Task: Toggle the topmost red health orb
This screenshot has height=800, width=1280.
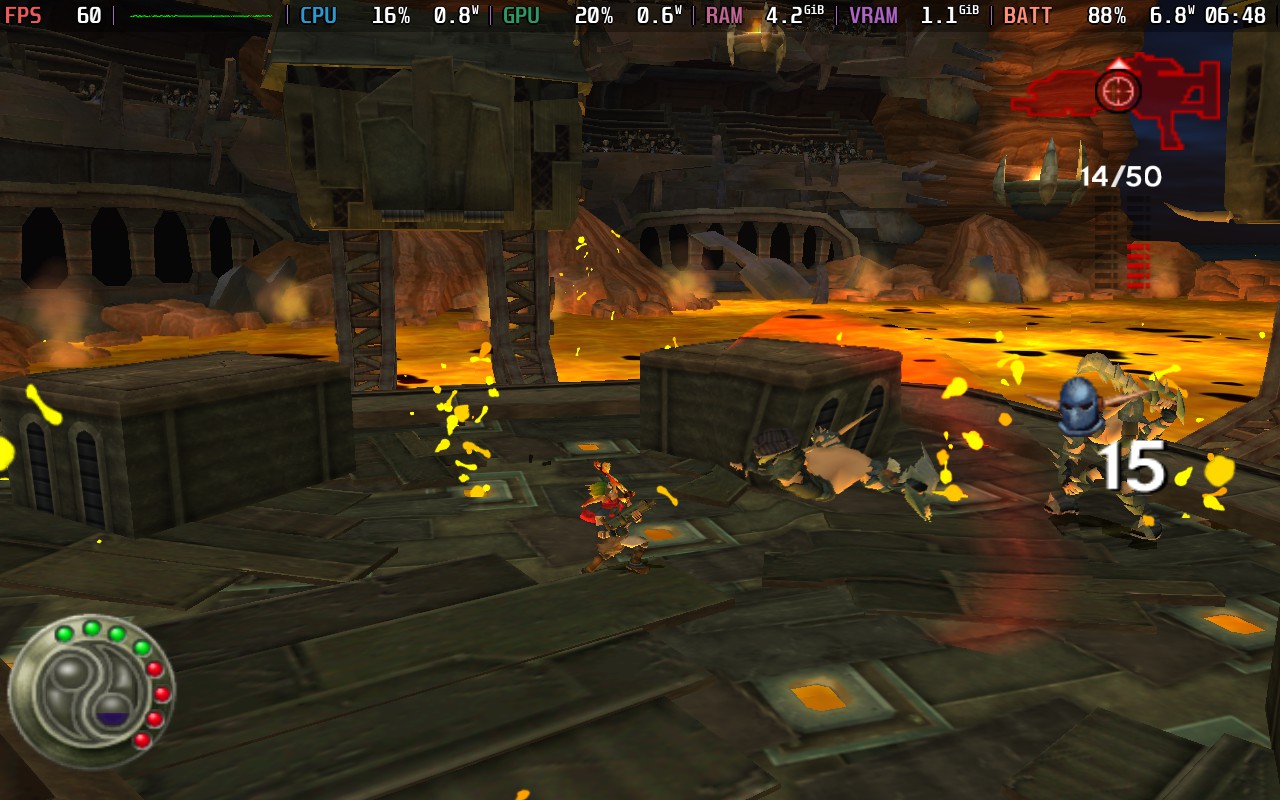Action: coord(154,669)
